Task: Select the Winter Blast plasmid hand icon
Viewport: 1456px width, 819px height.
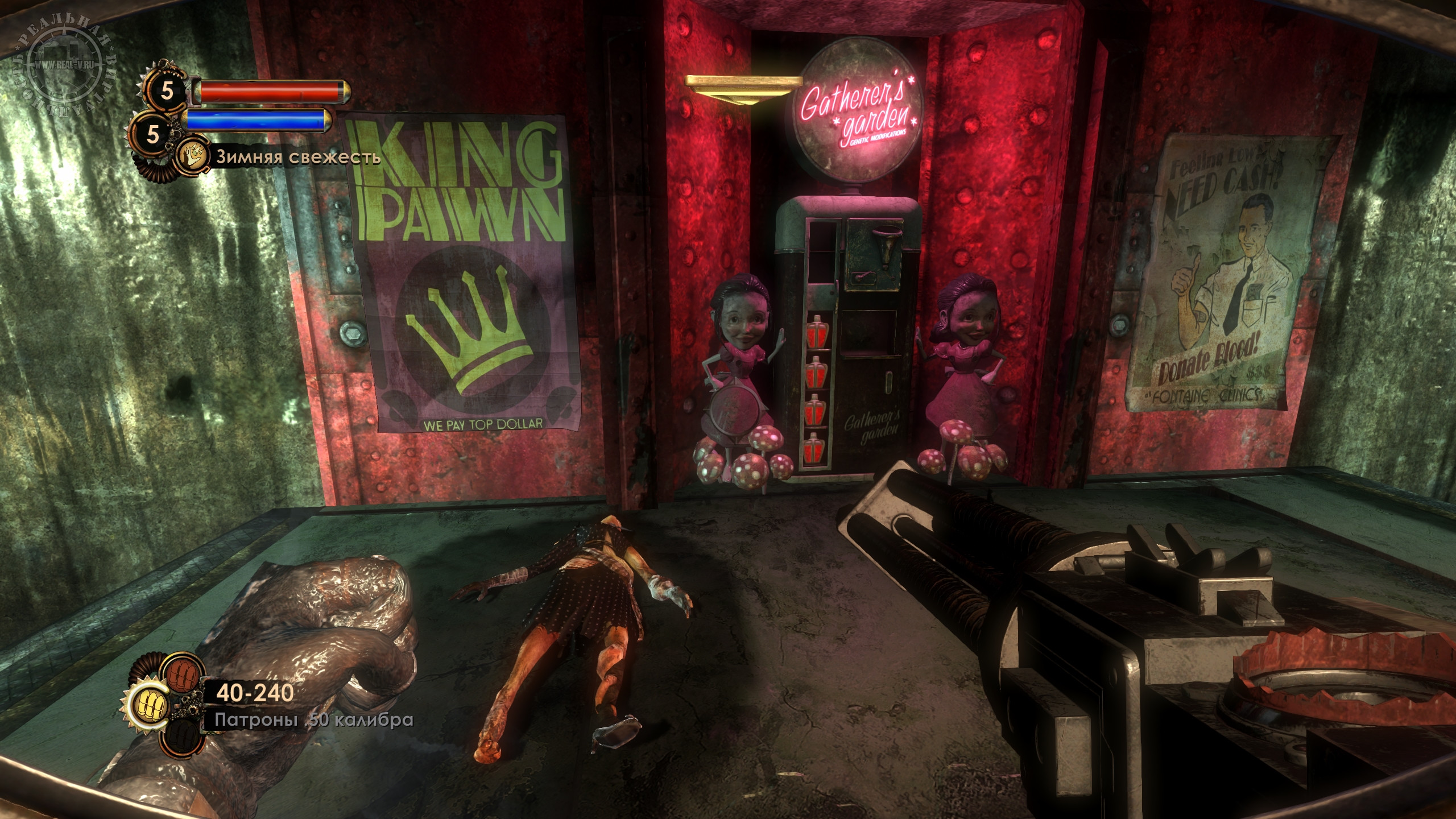Action: pos(192,158)
